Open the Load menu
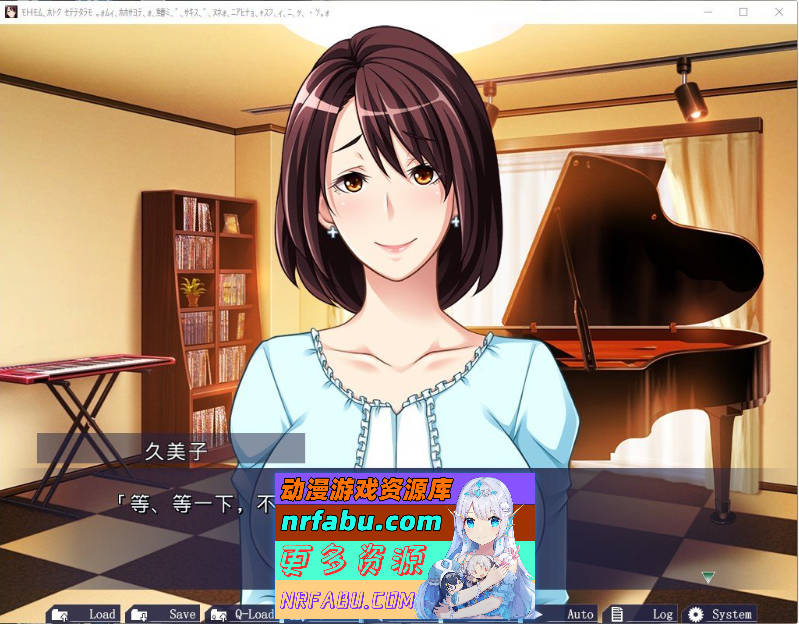 [86, 614]
